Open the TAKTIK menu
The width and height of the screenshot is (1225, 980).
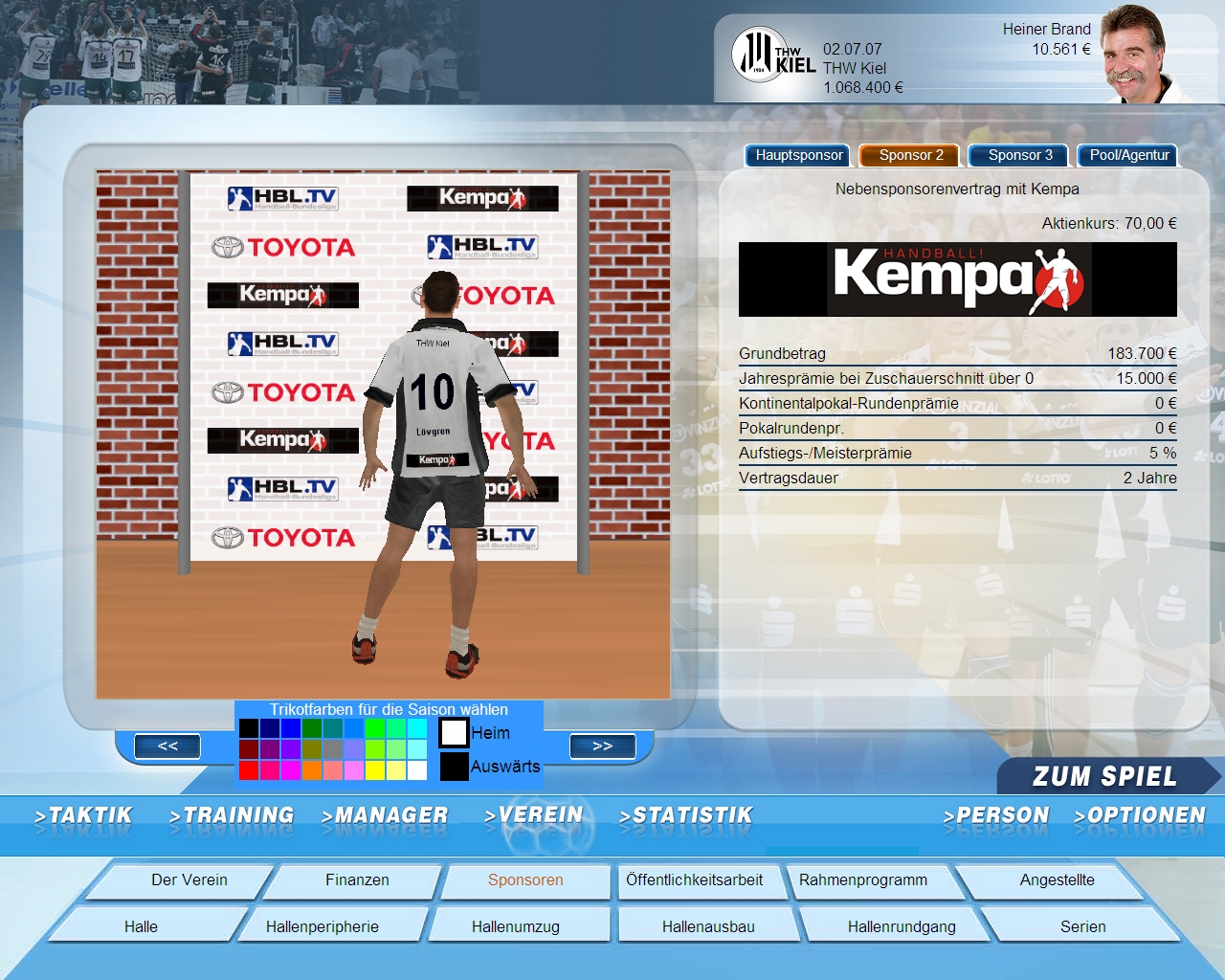(x=84, y=815)
